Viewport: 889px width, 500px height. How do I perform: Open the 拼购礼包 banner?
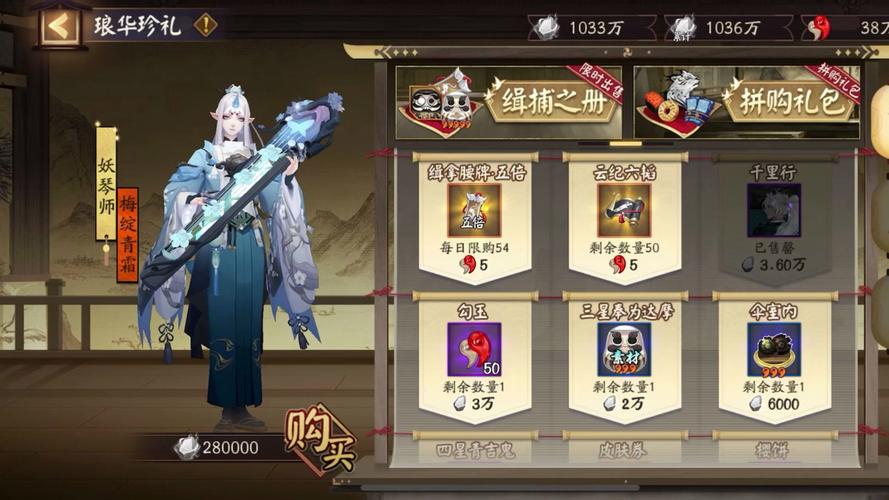(x=746, y=102)
